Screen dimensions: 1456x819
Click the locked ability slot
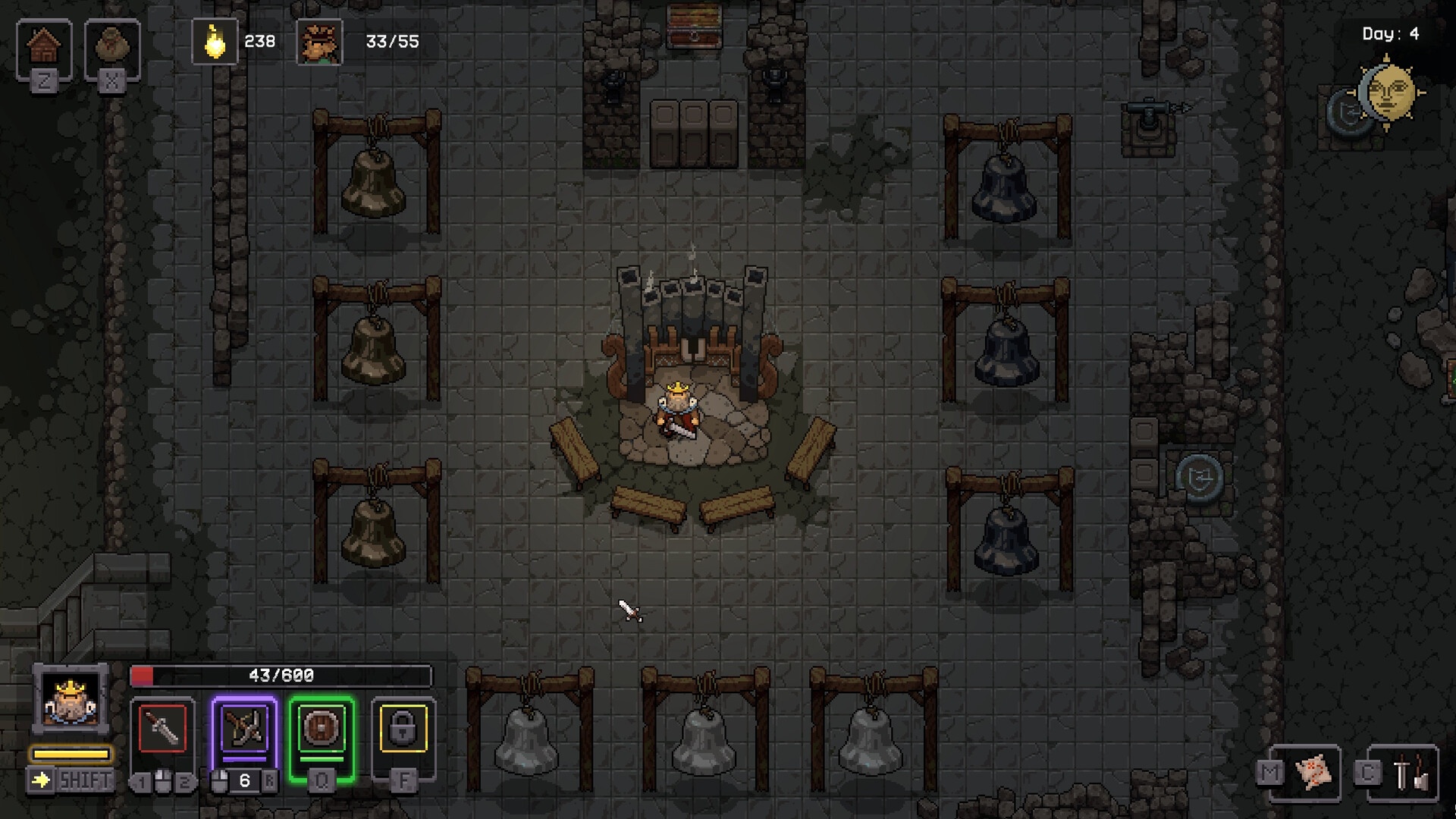click(403, 730)
